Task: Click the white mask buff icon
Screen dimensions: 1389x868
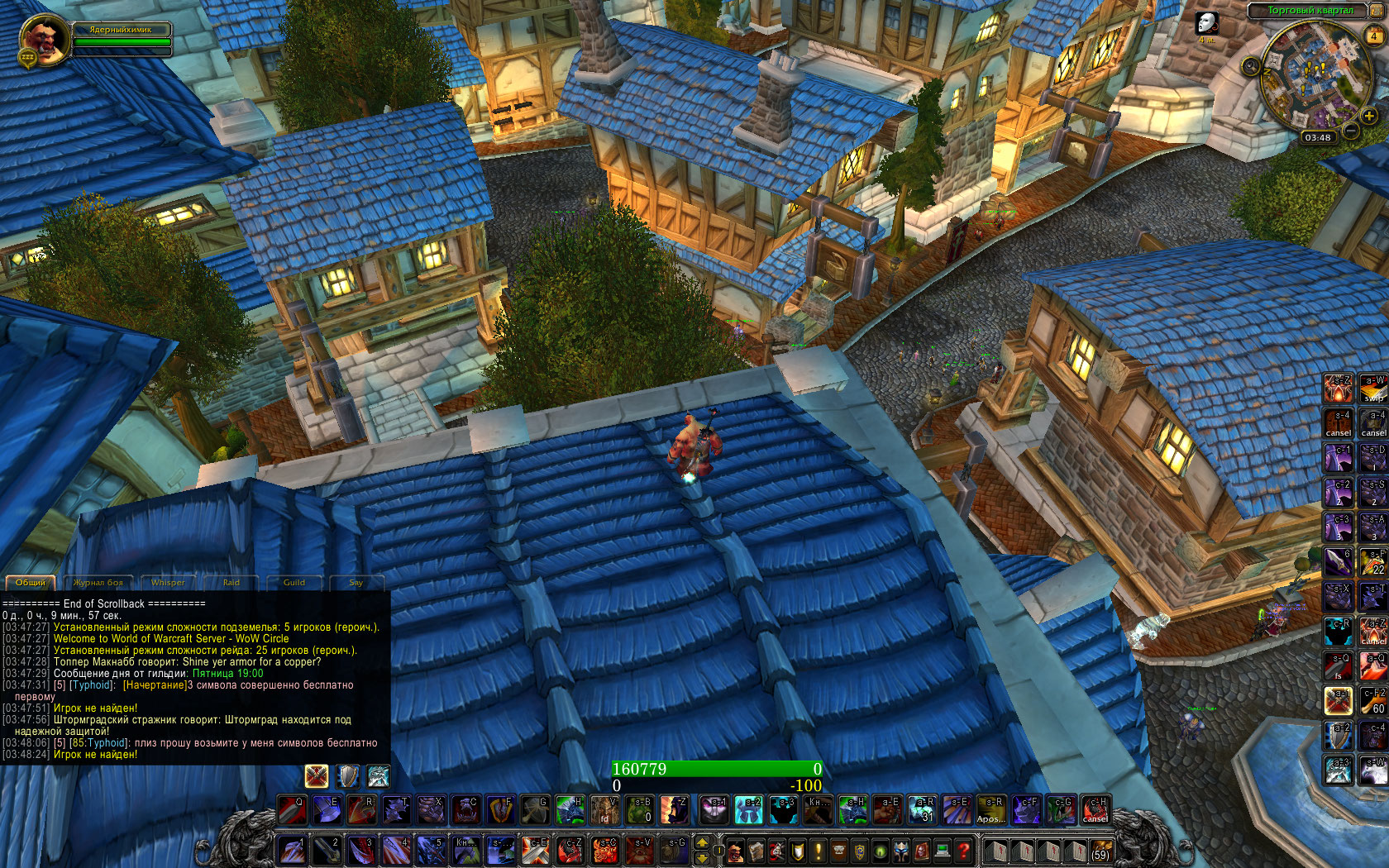Action: (x=1207, y=23)
